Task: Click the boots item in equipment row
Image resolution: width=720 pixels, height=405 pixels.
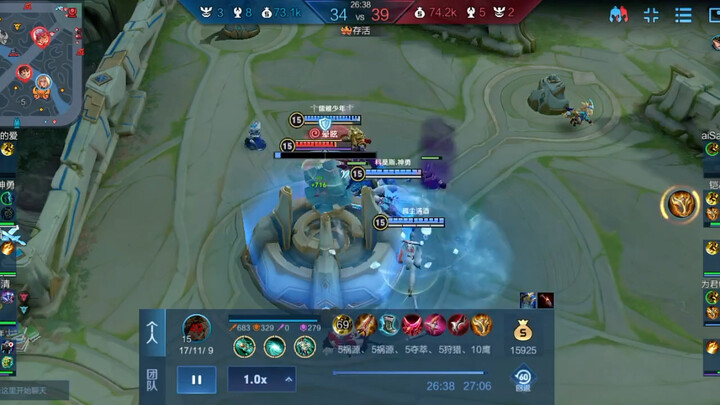Action: coord(388,325)
